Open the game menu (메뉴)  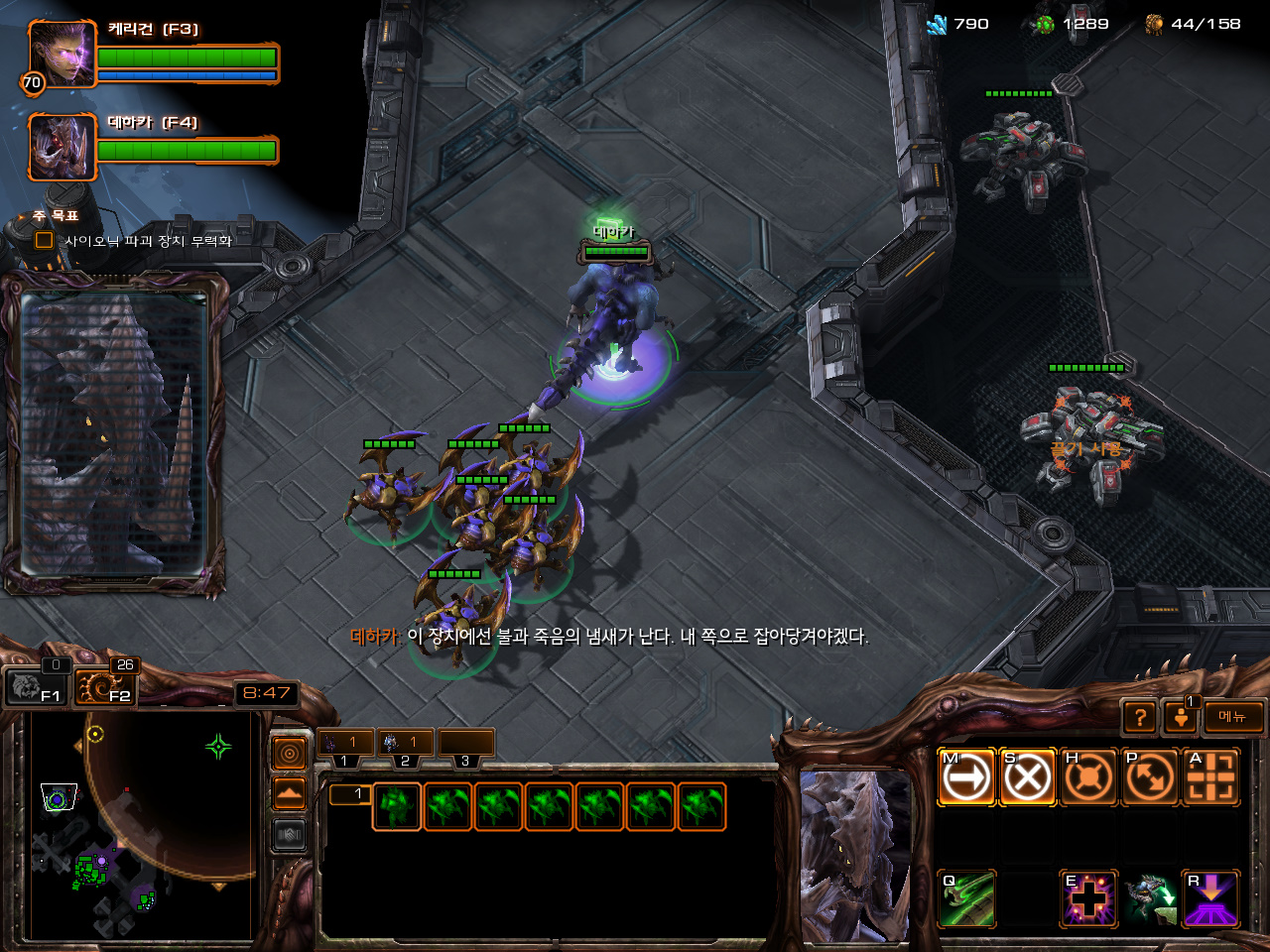[1233, 717]
